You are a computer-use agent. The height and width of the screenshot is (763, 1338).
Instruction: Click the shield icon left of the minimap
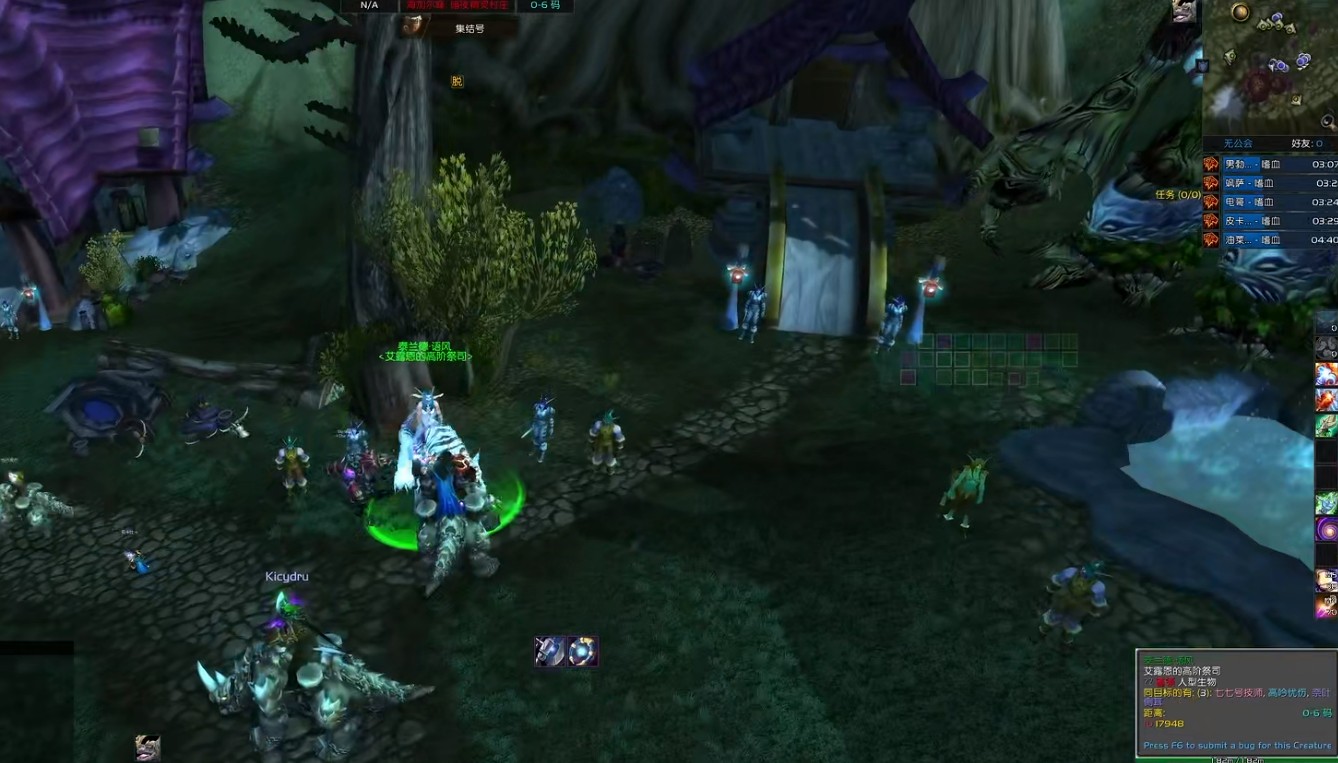(x=1202, y=66)
